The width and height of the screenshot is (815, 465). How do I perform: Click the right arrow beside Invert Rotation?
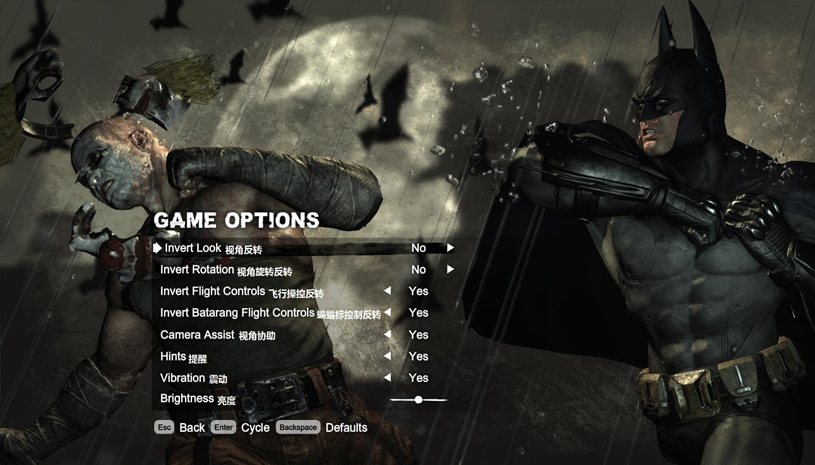[451, 270]
